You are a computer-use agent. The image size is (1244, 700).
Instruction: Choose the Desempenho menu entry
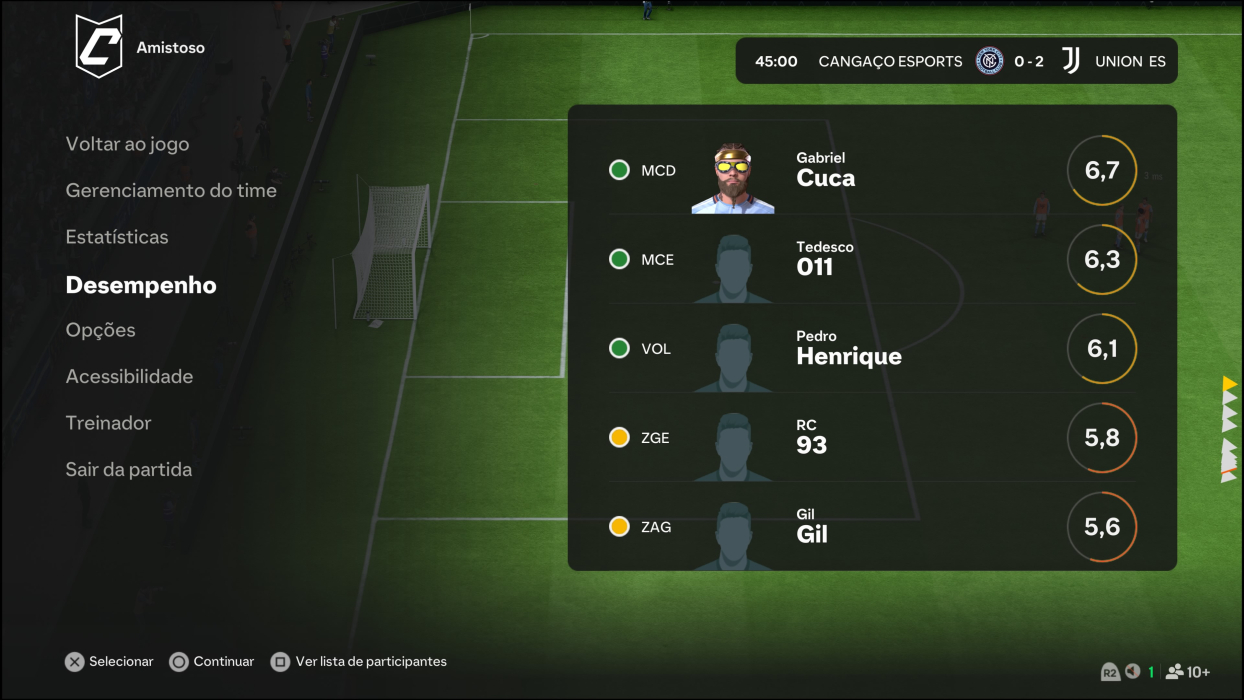(x=141, y=285)
